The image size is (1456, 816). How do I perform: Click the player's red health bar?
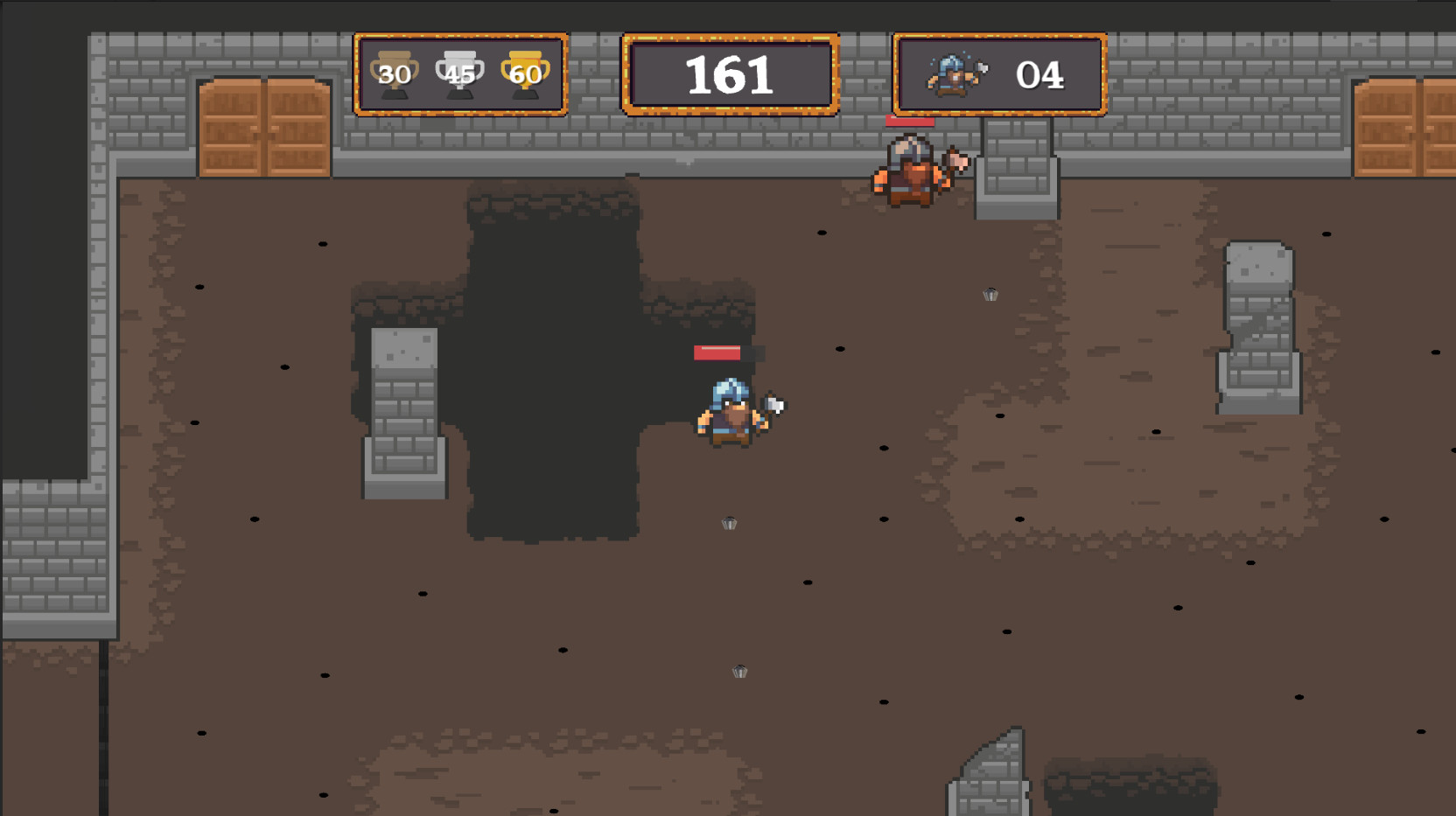(717, 353)
